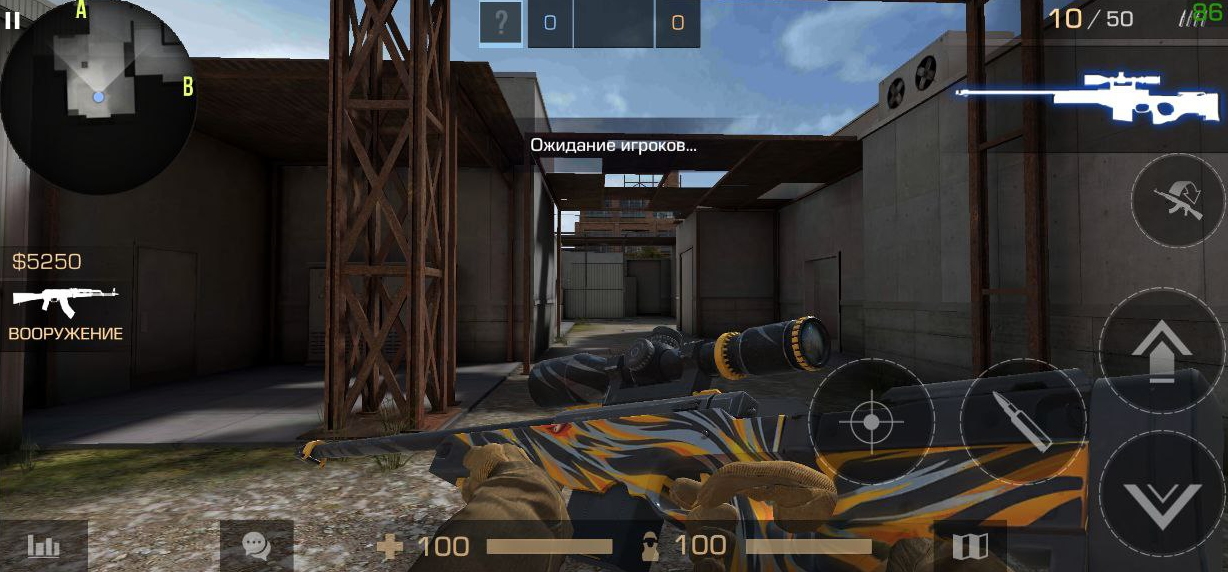The image size is (1228, 572).
Task: Select the glowing sniper rifle weapon icon
Action: point(1088,97)
